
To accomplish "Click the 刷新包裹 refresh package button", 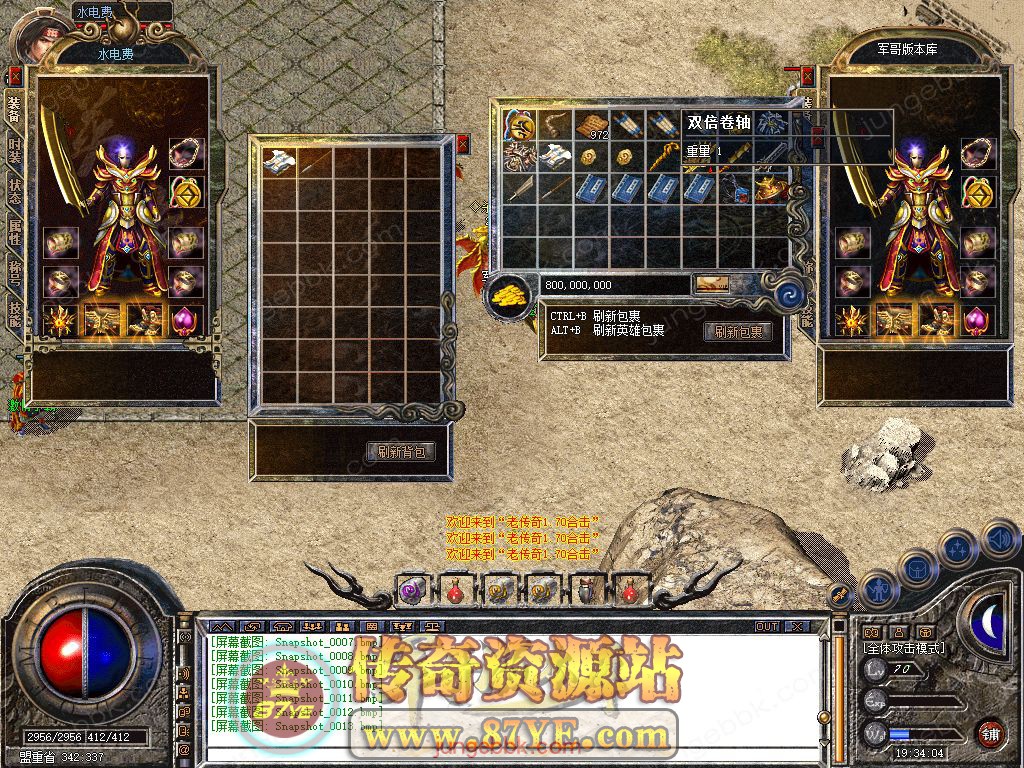I will pos(738,332).
